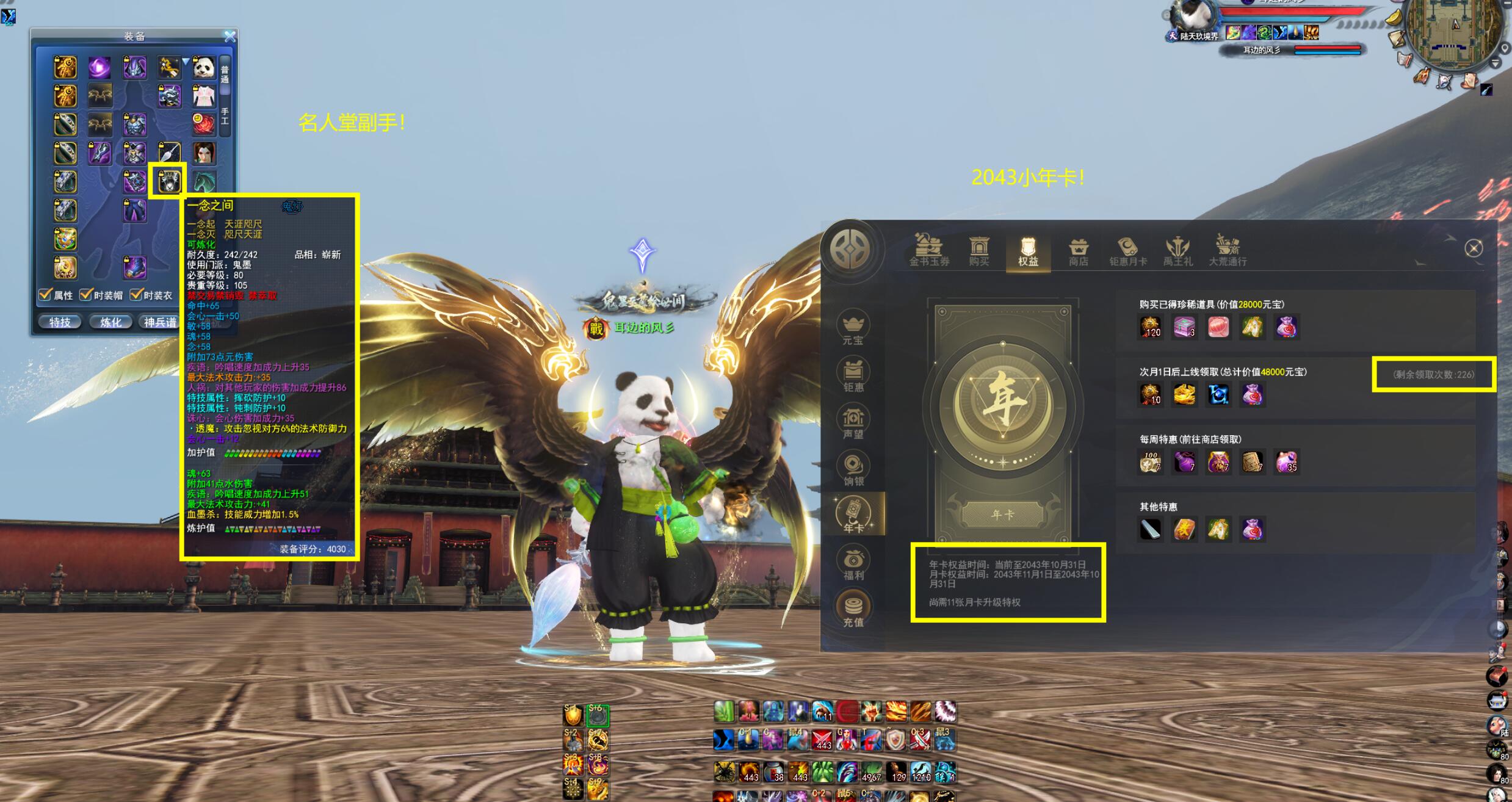Click the 炼化 refine button

pyautogui.click(x=110, y=322)
